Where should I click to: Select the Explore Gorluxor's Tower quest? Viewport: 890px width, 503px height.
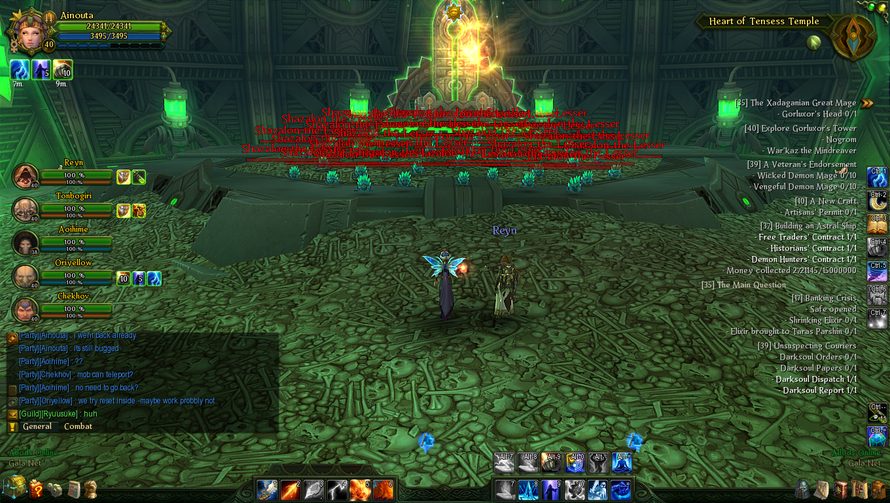pos(800,128)
